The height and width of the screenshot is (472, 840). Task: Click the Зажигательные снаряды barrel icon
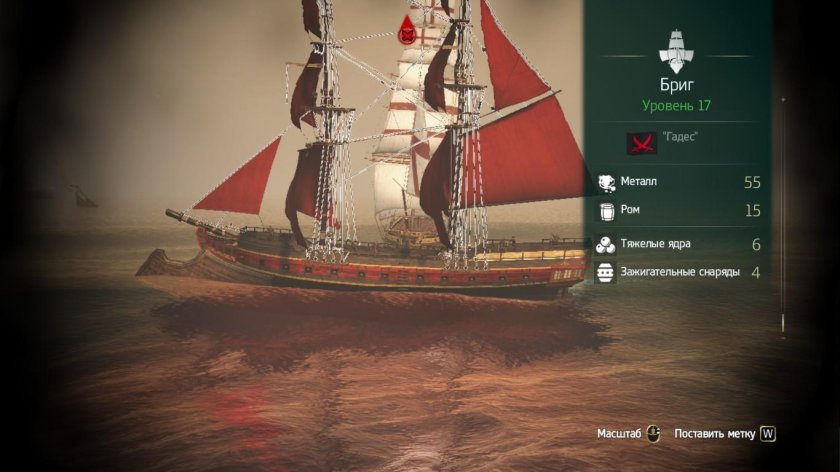click(606, 272)
